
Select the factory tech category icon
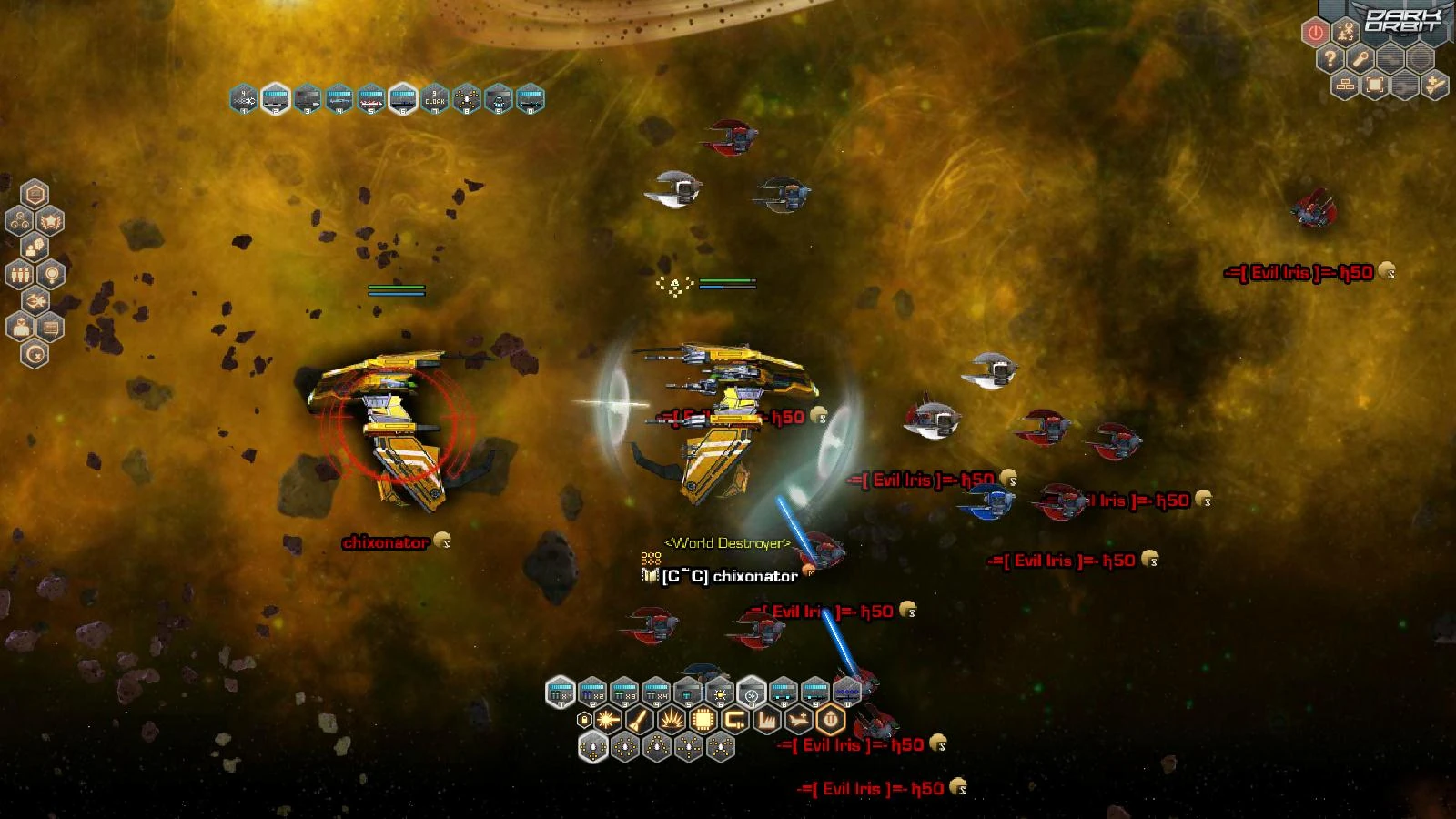[x=766, y=721]
